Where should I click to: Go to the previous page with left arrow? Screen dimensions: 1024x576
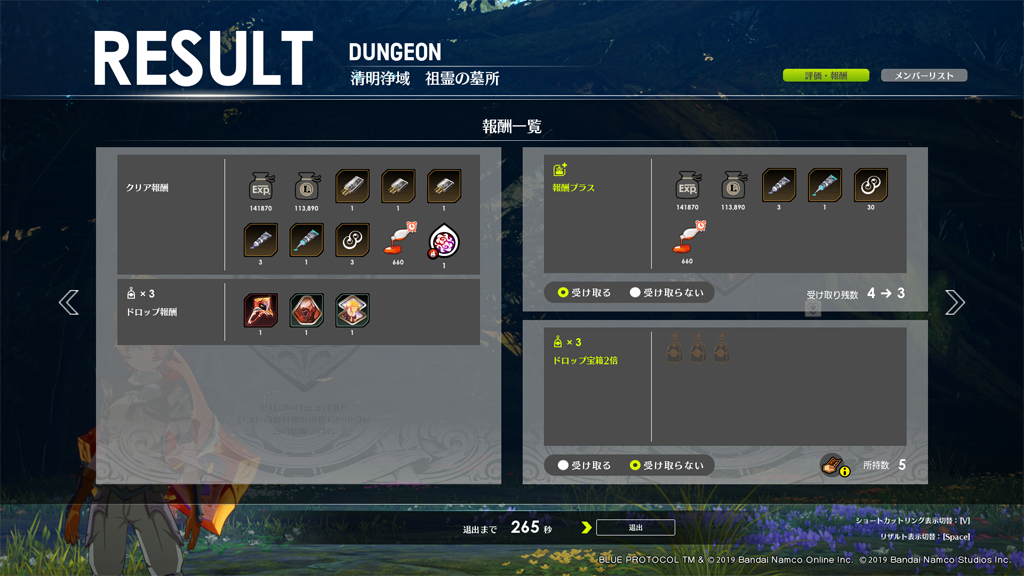tap(69, 302)
